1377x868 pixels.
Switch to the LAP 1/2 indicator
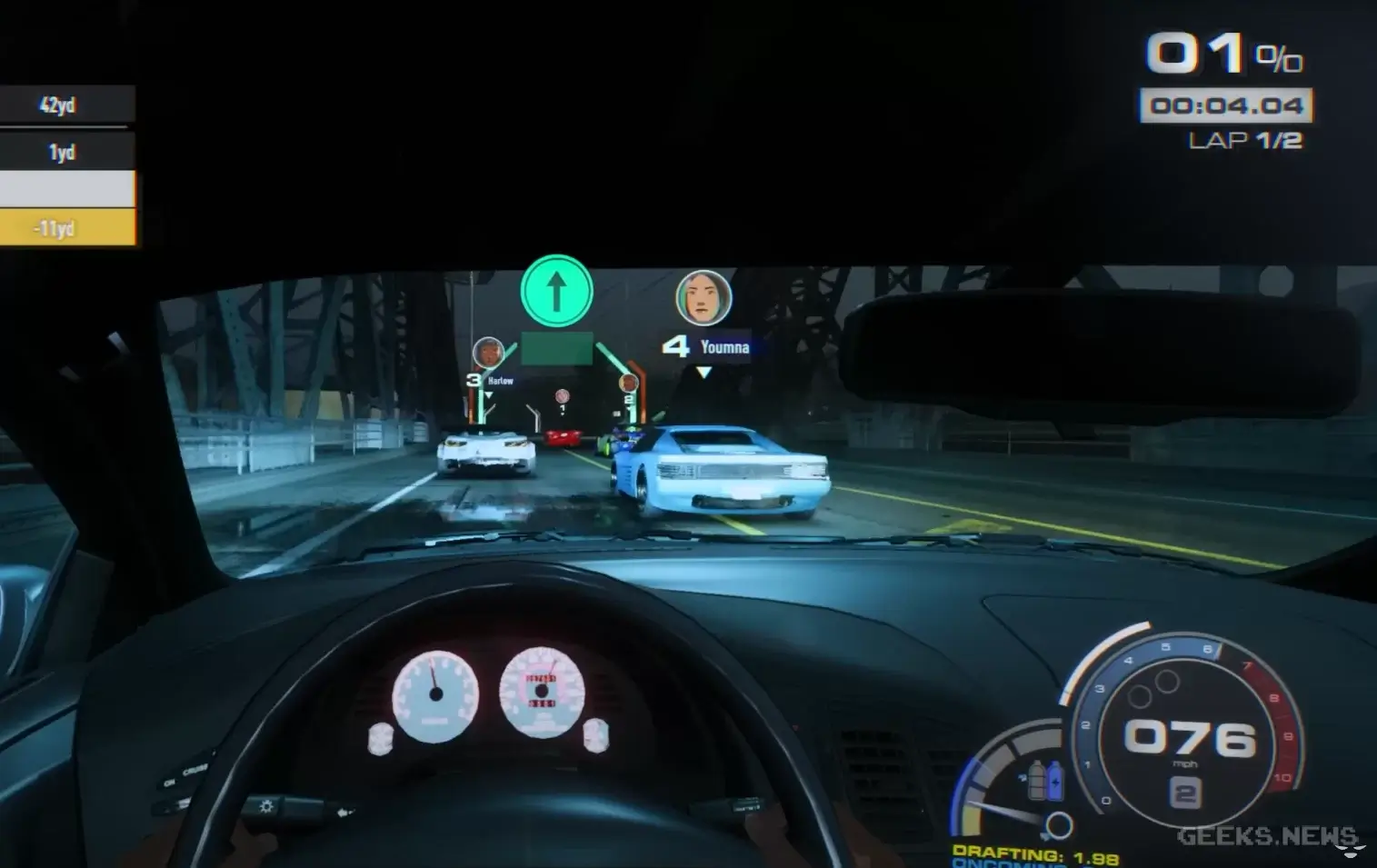[x=1247, y=141]
